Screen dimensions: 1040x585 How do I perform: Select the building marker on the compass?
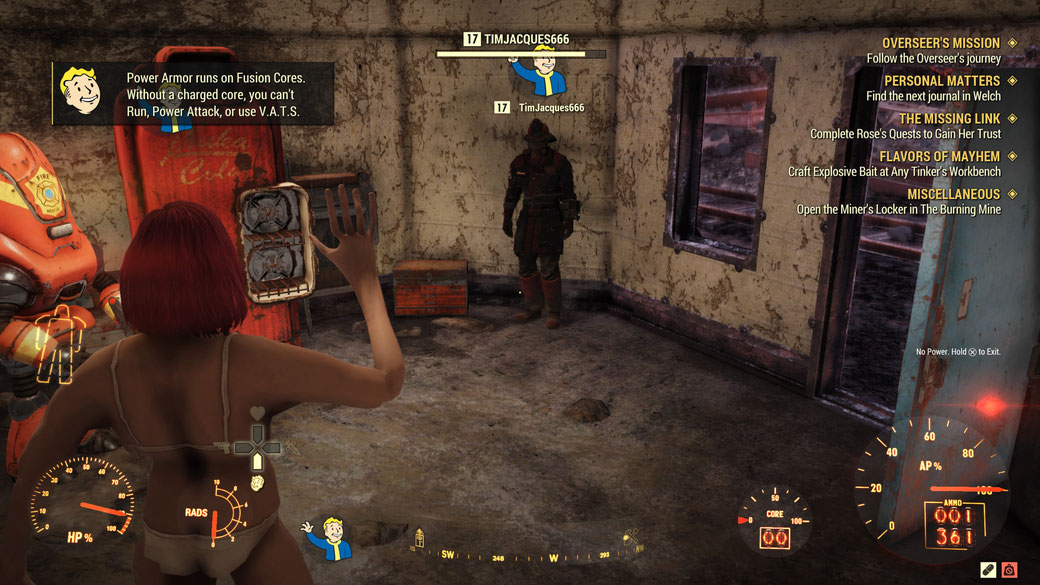coord(418,537)
